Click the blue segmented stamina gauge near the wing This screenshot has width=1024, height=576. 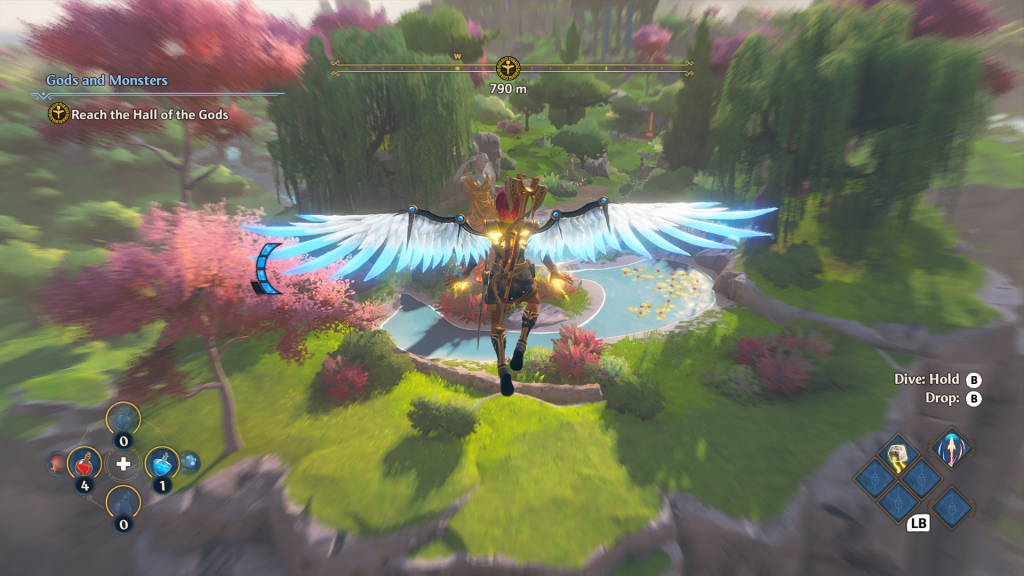pyautogui.click(x=265, y=270)
